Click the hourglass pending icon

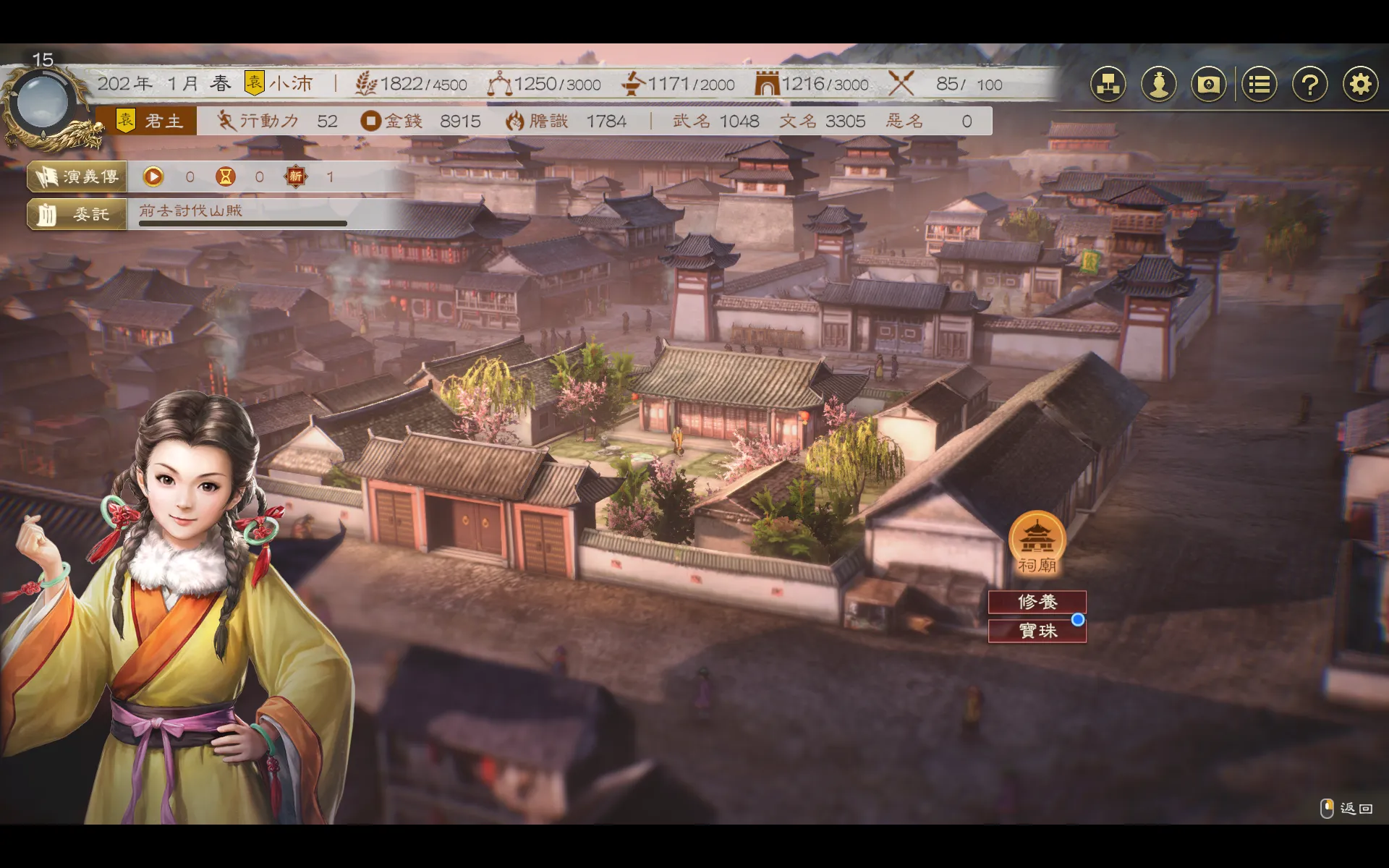226,176
